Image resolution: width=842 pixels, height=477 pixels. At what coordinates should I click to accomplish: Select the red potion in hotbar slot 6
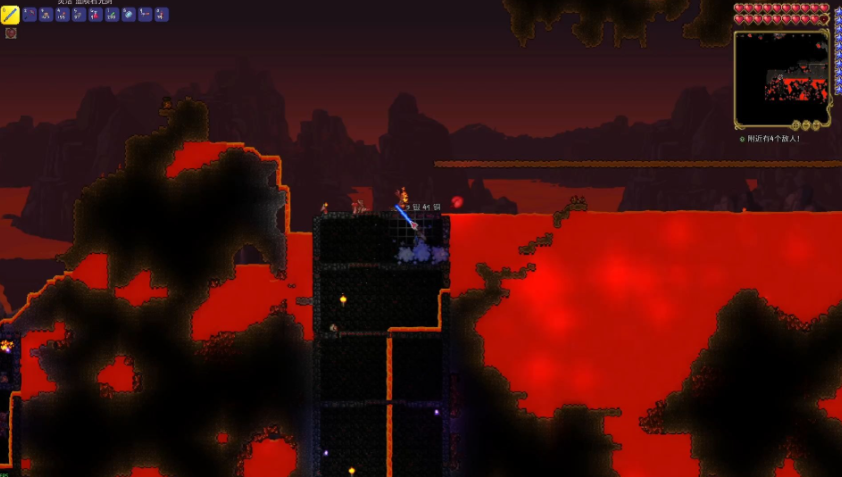[96, 15]
